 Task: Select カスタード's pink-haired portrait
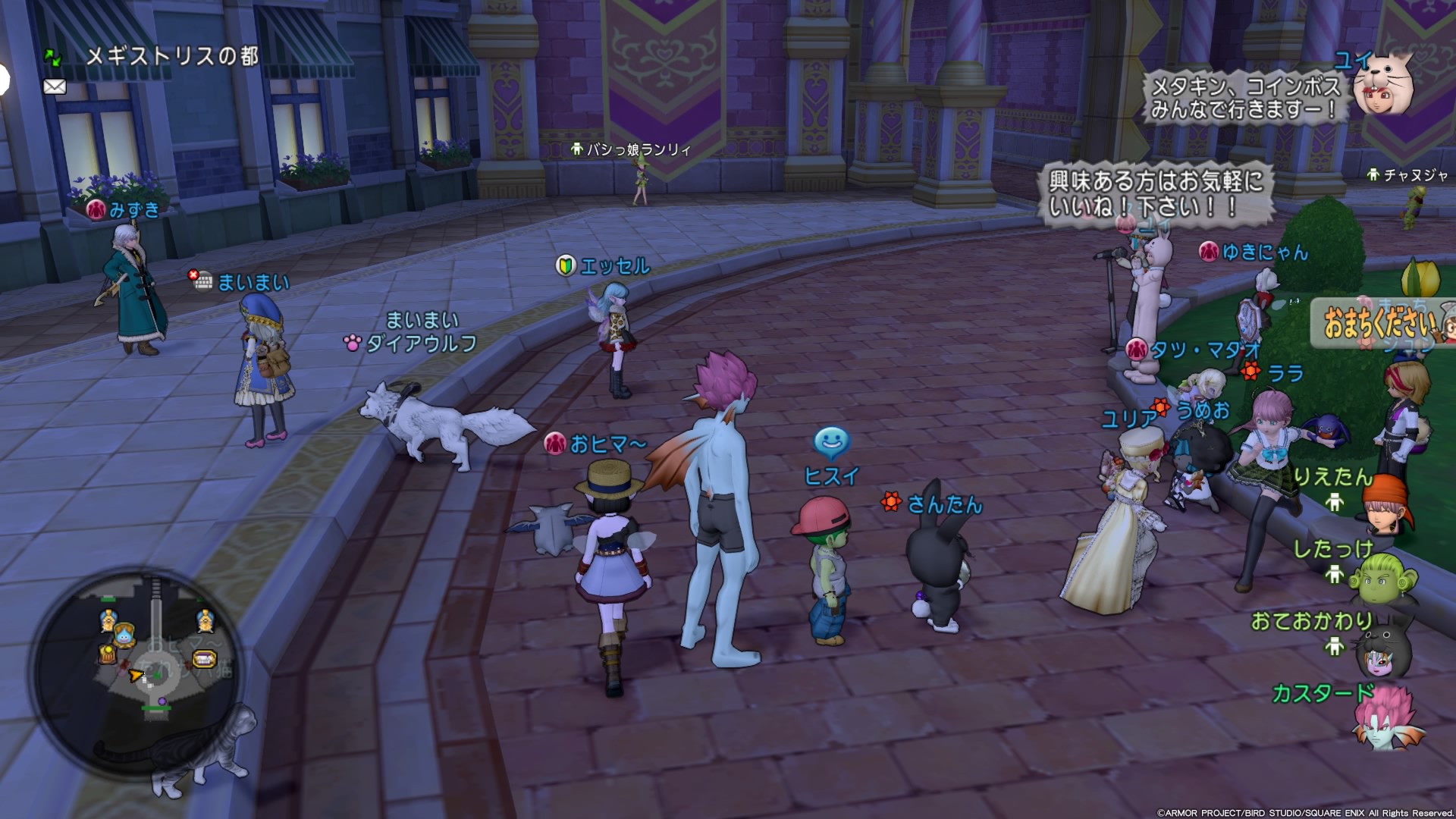click(x=1387, y=720)
